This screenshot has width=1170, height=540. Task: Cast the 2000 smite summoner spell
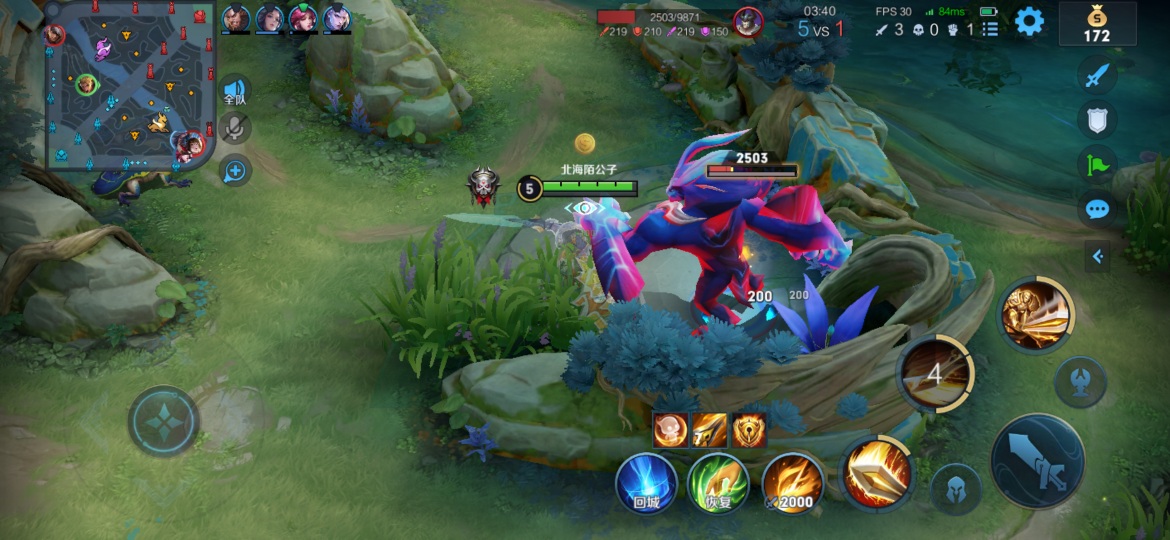pyautogui.click(x=793, y=483)
